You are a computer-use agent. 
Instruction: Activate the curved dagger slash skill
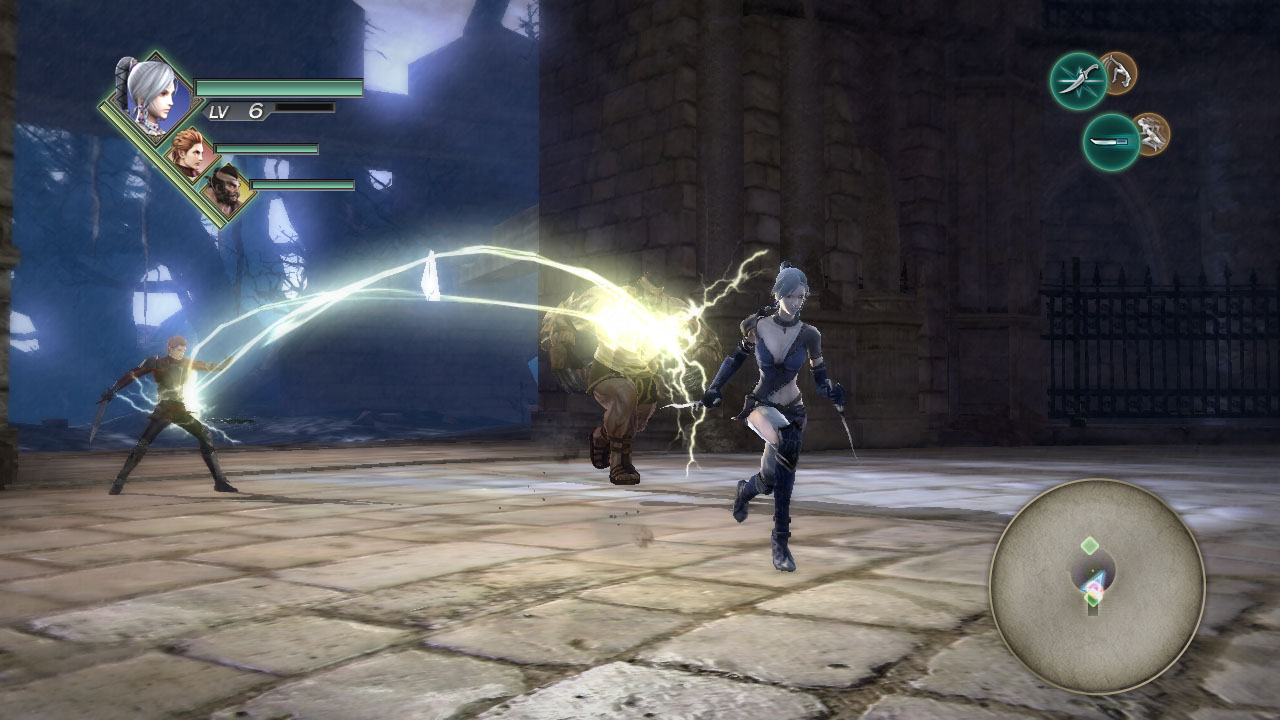[1077, 81]
